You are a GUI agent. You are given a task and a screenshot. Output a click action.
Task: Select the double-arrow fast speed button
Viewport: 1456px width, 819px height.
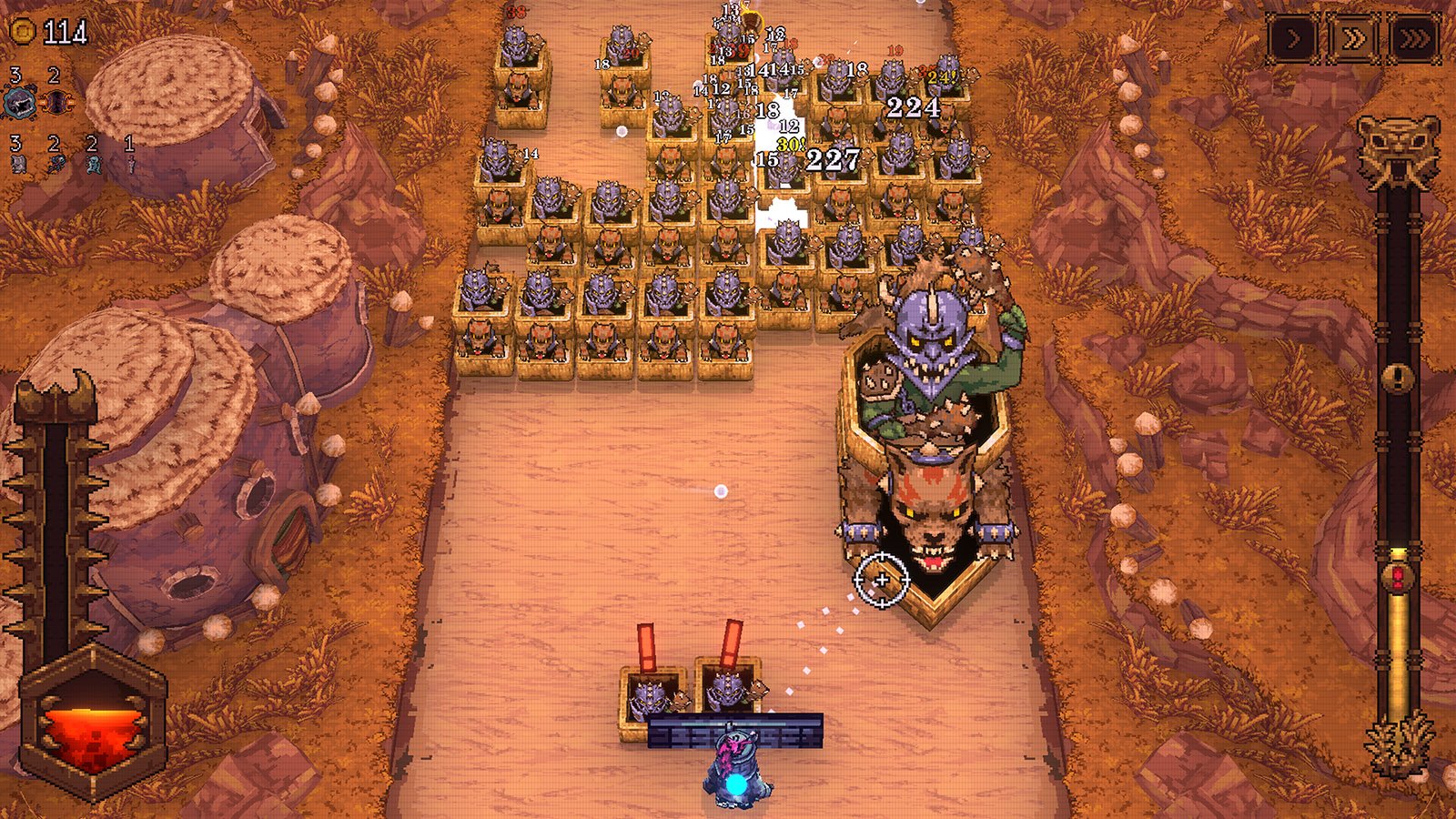tap(1353, 38)
